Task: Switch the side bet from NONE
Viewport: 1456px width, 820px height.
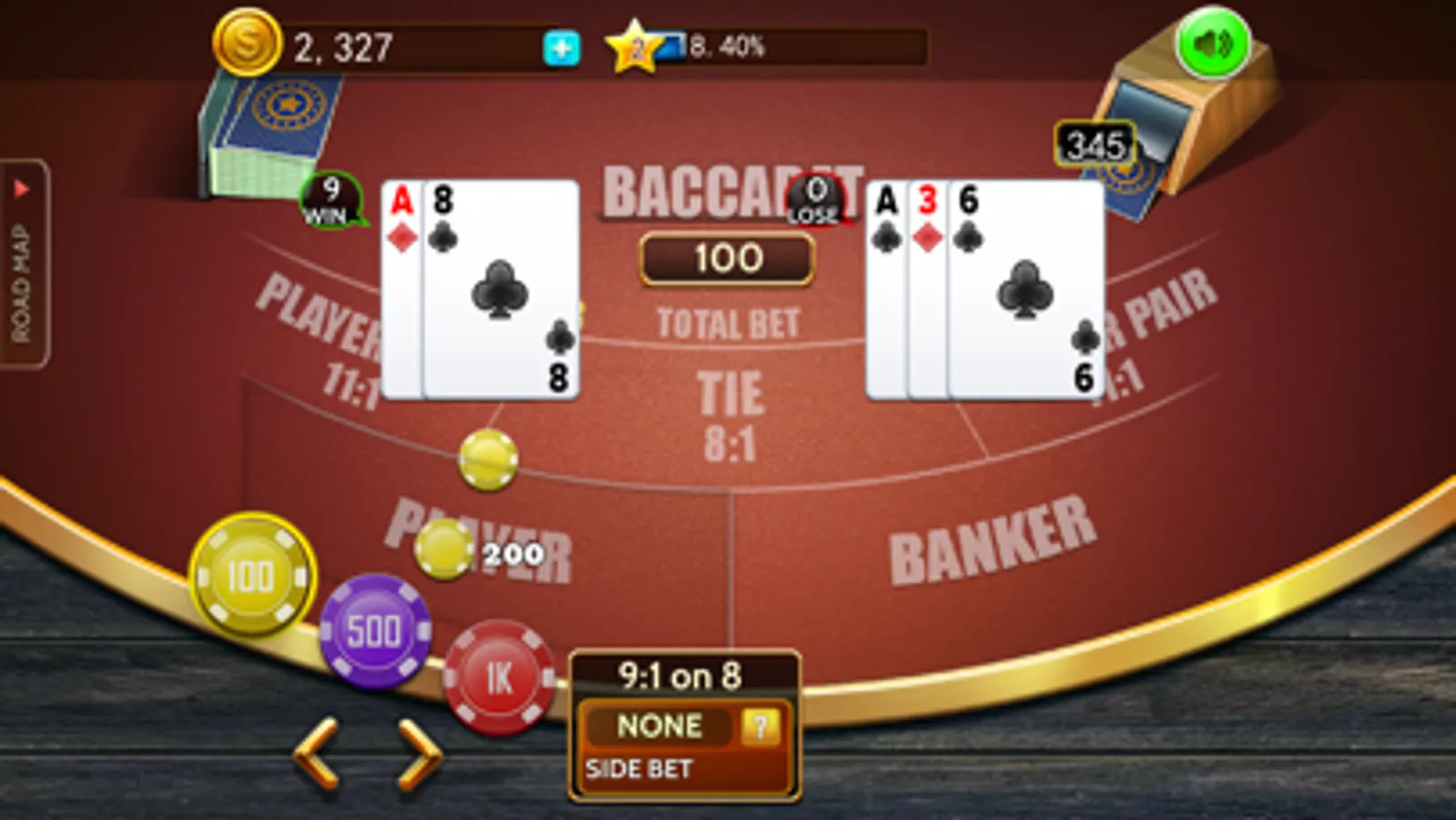Action: (x=659, y=726)
